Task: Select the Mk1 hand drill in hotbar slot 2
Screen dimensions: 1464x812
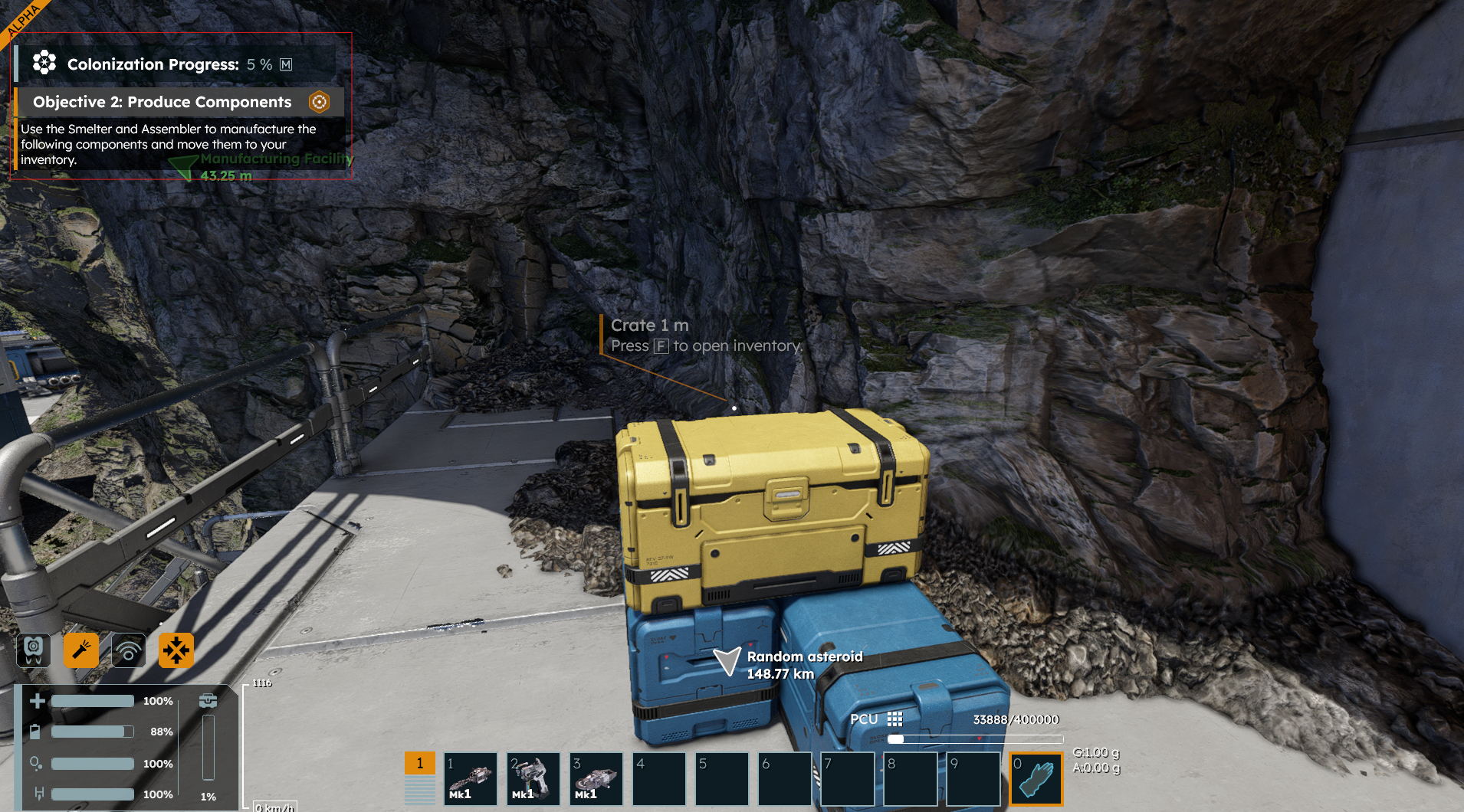Action: (x=533, y=779)
